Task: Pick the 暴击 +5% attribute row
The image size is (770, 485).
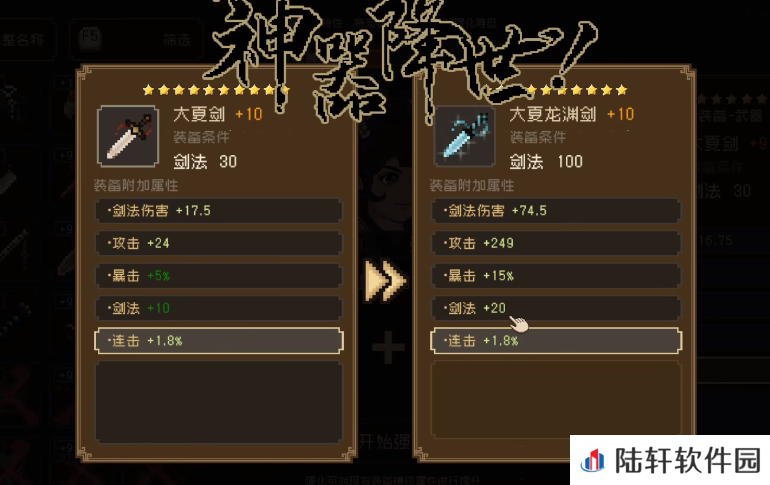Action: tap(218, 275)
